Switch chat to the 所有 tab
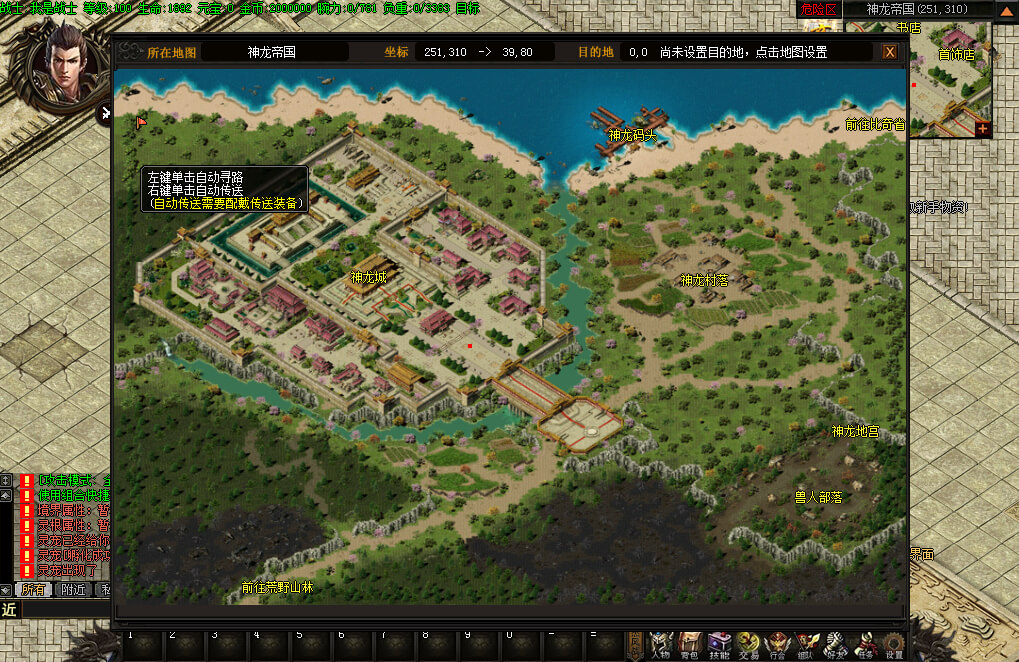The width and height of the screenshot is (1019, 662). (33, 590)
